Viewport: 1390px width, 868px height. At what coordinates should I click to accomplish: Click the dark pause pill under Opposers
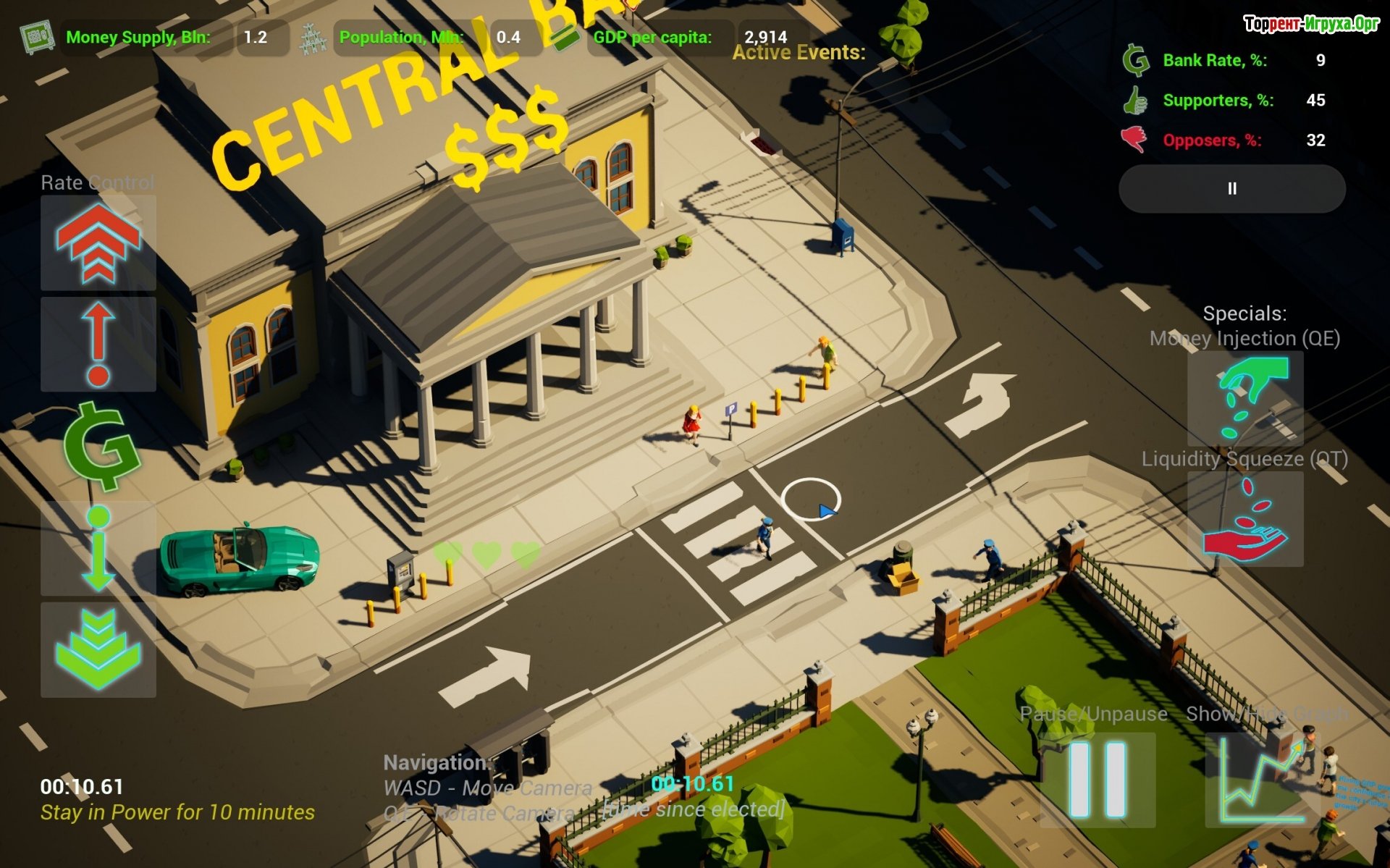tap(1231, 189)
